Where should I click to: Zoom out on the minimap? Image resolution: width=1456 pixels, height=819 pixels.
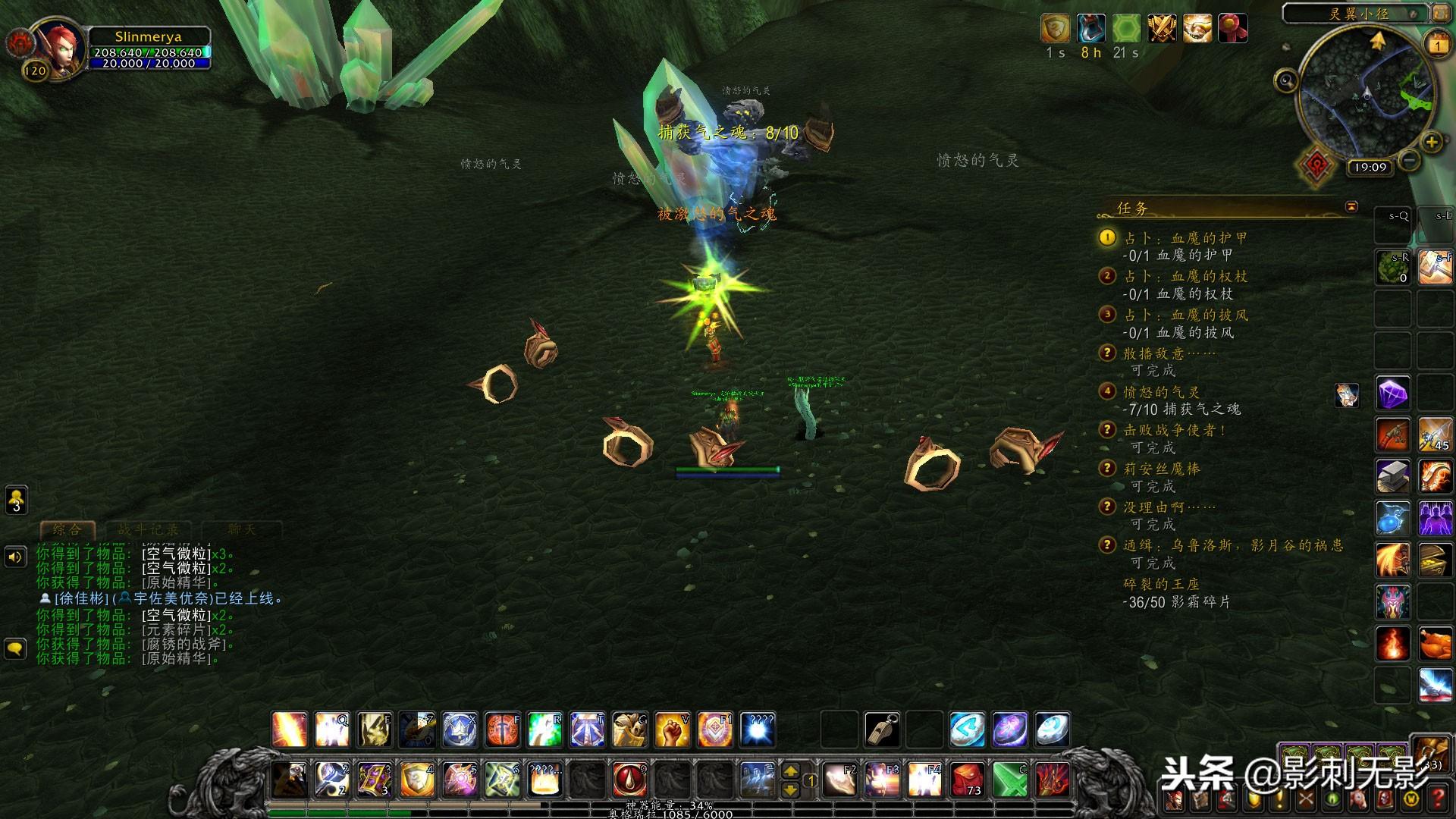1409,160
